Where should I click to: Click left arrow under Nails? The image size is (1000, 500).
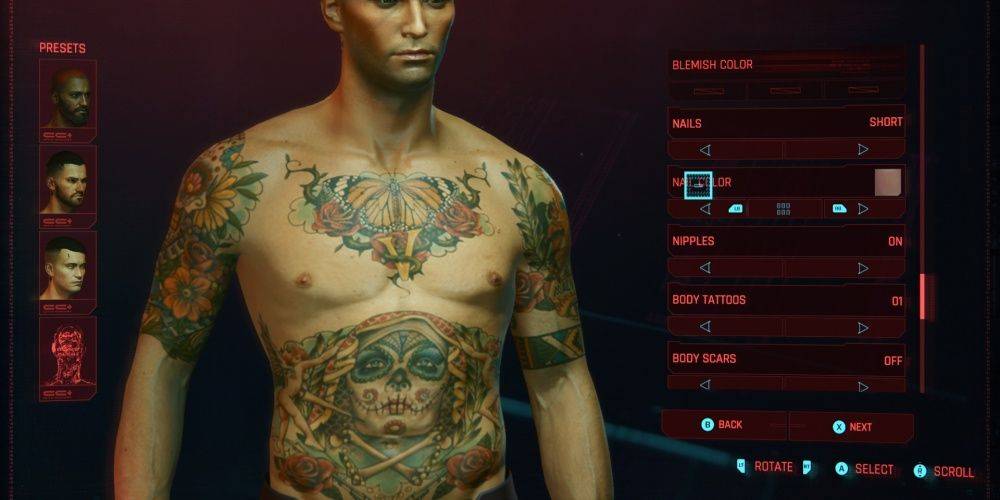[705, 150]
